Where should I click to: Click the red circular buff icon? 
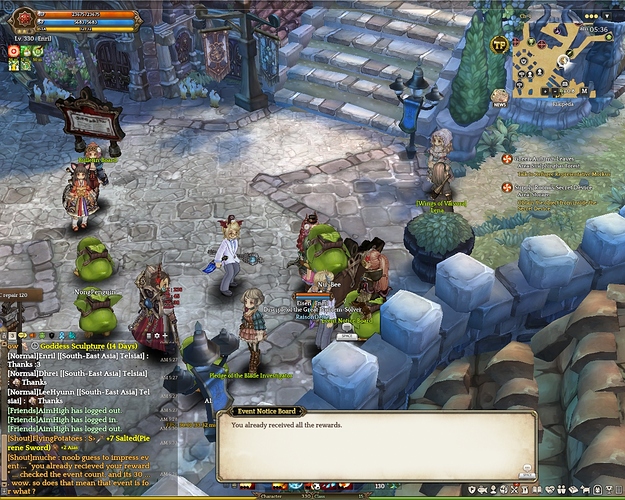(x=13, y=50)
